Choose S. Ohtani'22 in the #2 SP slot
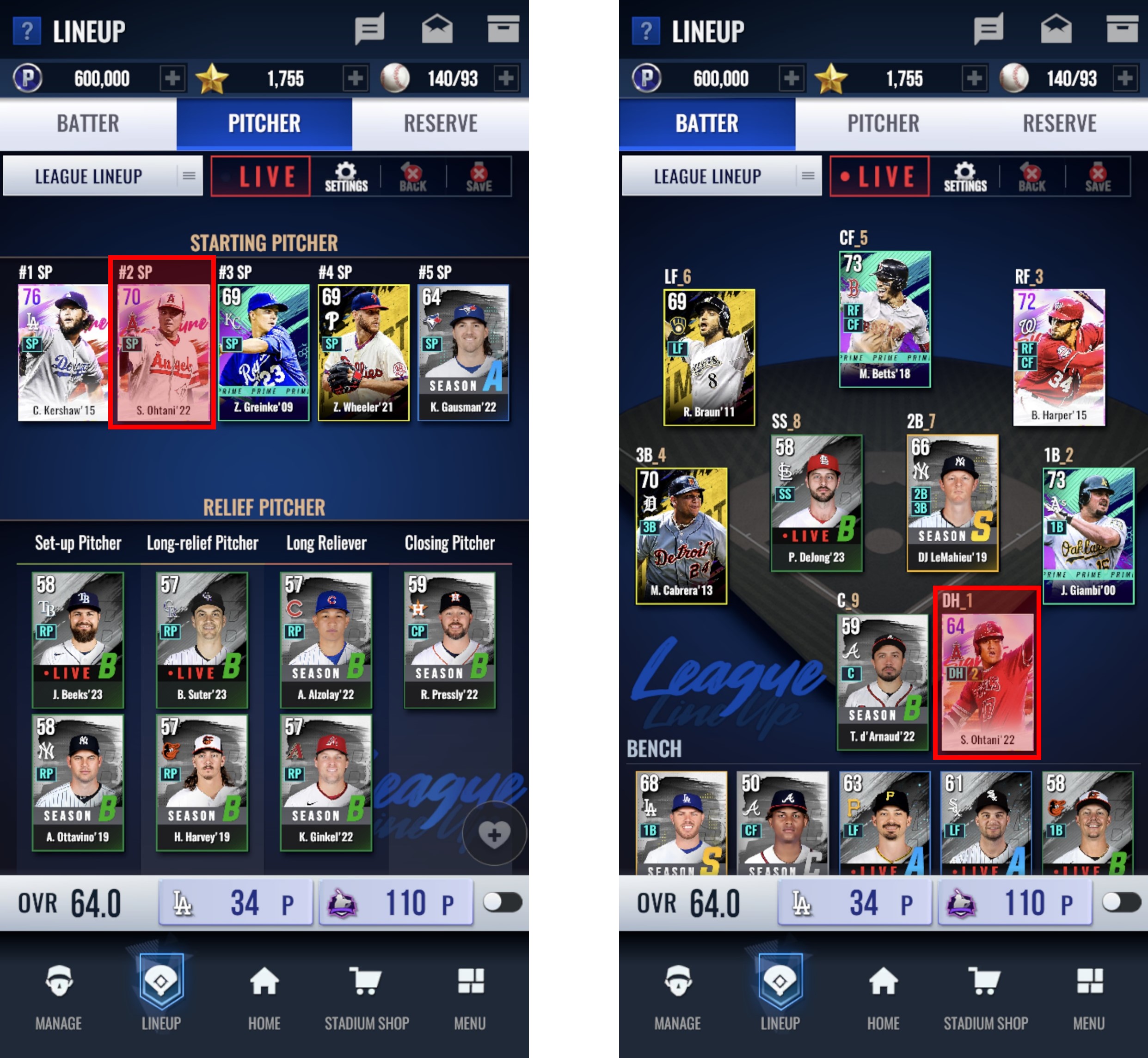Screen dimensions: 1148x1058 click(163, 352)
